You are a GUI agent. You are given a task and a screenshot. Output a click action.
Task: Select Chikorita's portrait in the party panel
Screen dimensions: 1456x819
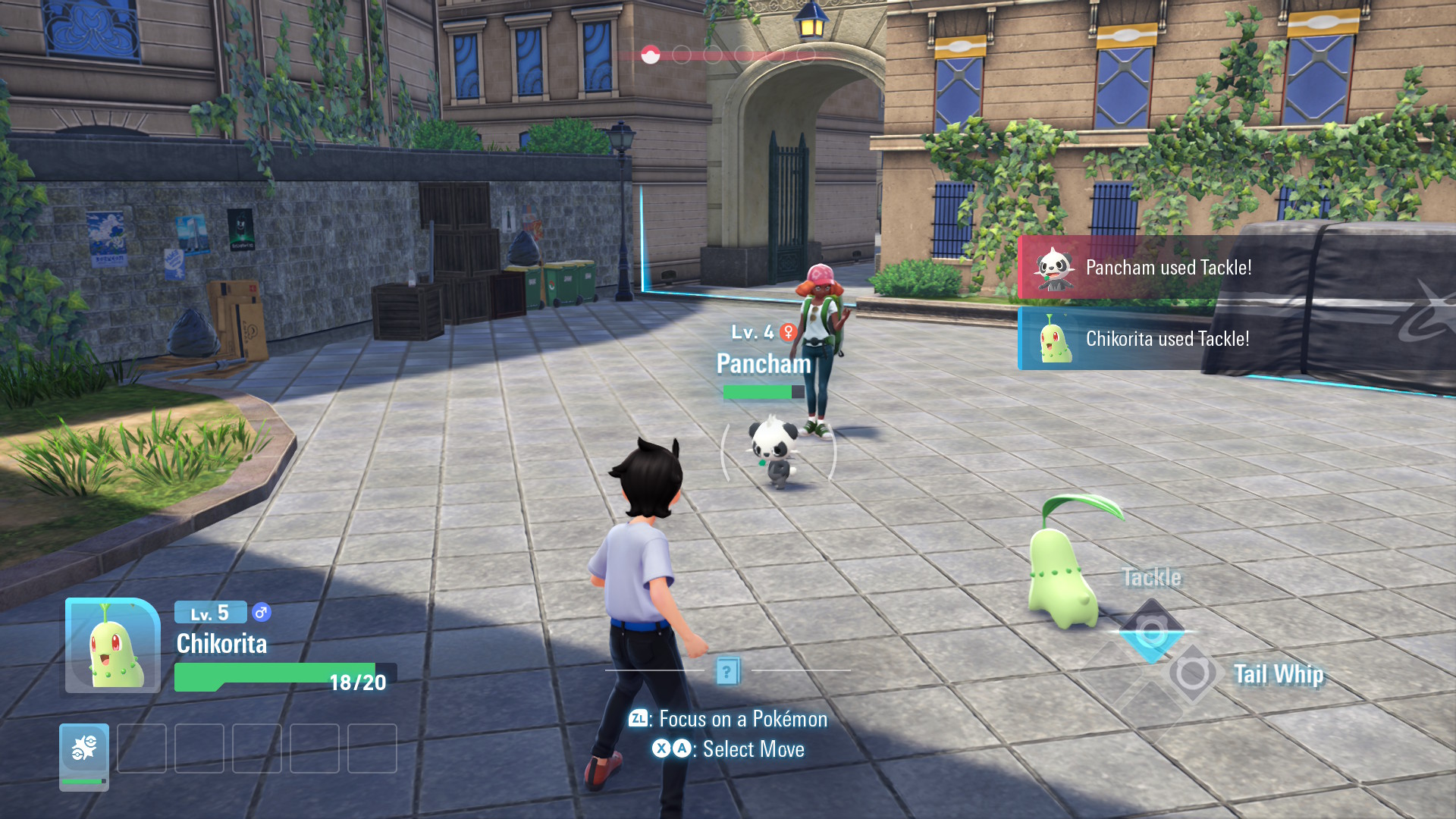pos(113,646)
